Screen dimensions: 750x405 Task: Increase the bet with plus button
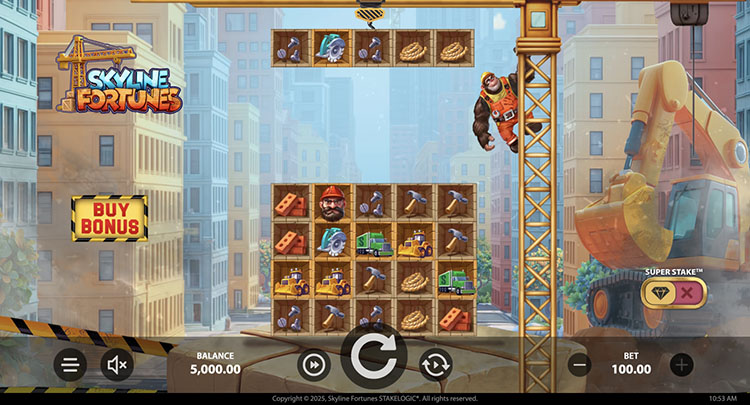pyautogui.click(x=682, y=365)
